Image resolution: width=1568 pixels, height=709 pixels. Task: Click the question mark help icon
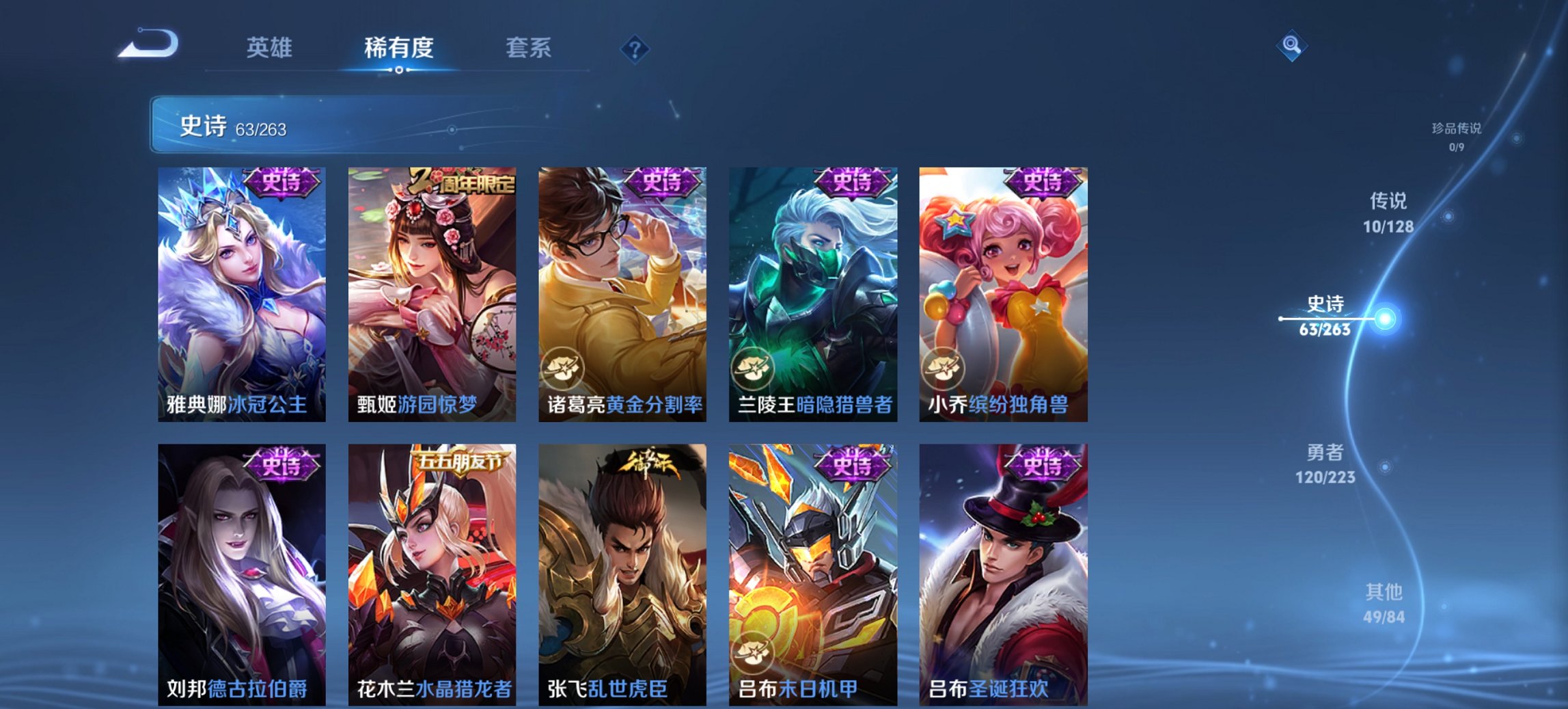635,48
